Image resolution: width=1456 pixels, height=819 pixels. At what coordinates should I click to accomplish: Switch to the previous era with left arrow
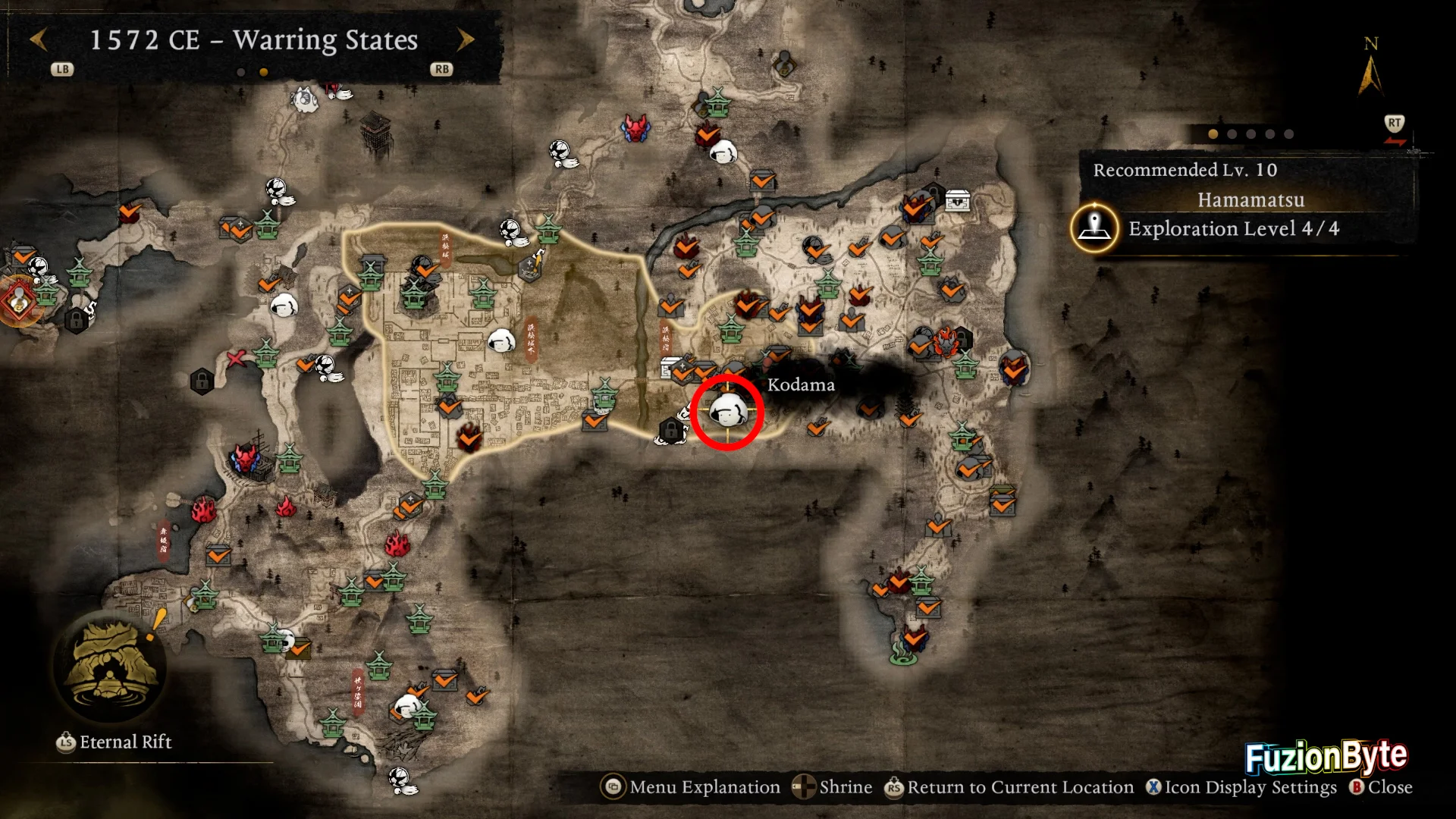click(38, 39)
